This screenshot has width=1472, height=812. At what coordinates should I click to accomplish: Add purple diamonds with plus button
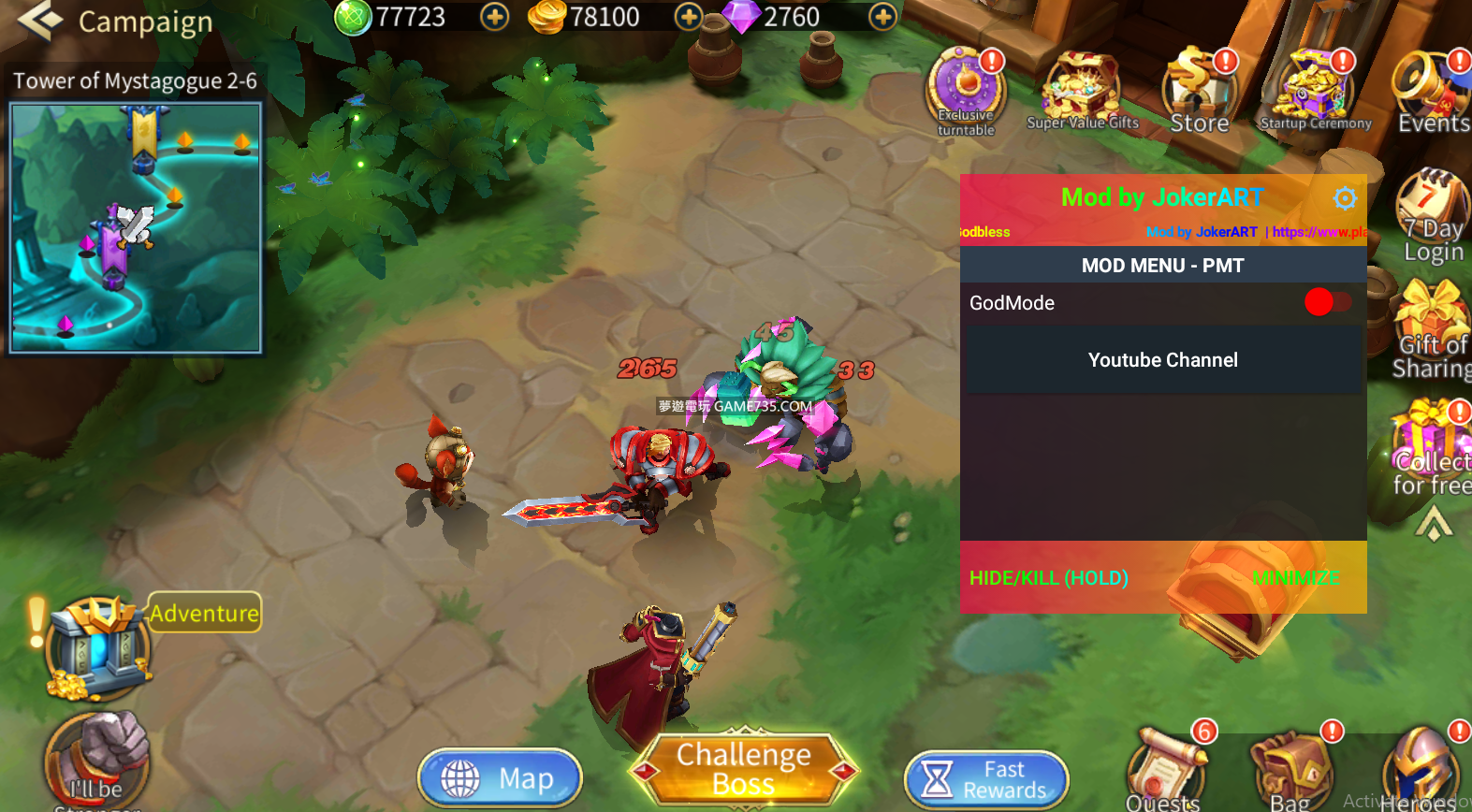pyautogui.click(x=882, y=17)
